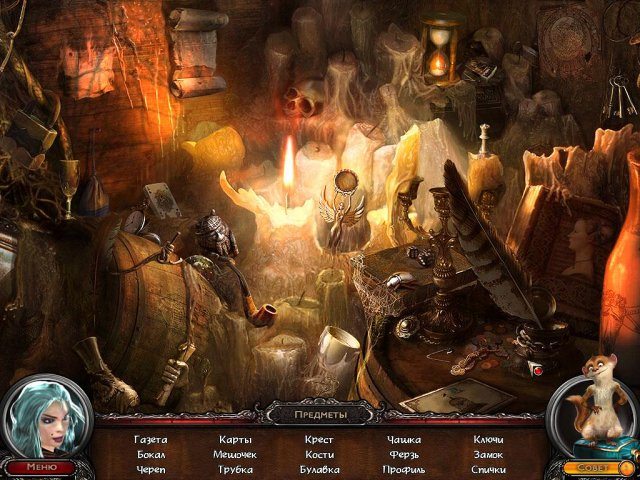Image resolution: width=640 pixels, height=480 pixels.
Task: Click the Мешочек list entry
Action: (x=236, y=454)
